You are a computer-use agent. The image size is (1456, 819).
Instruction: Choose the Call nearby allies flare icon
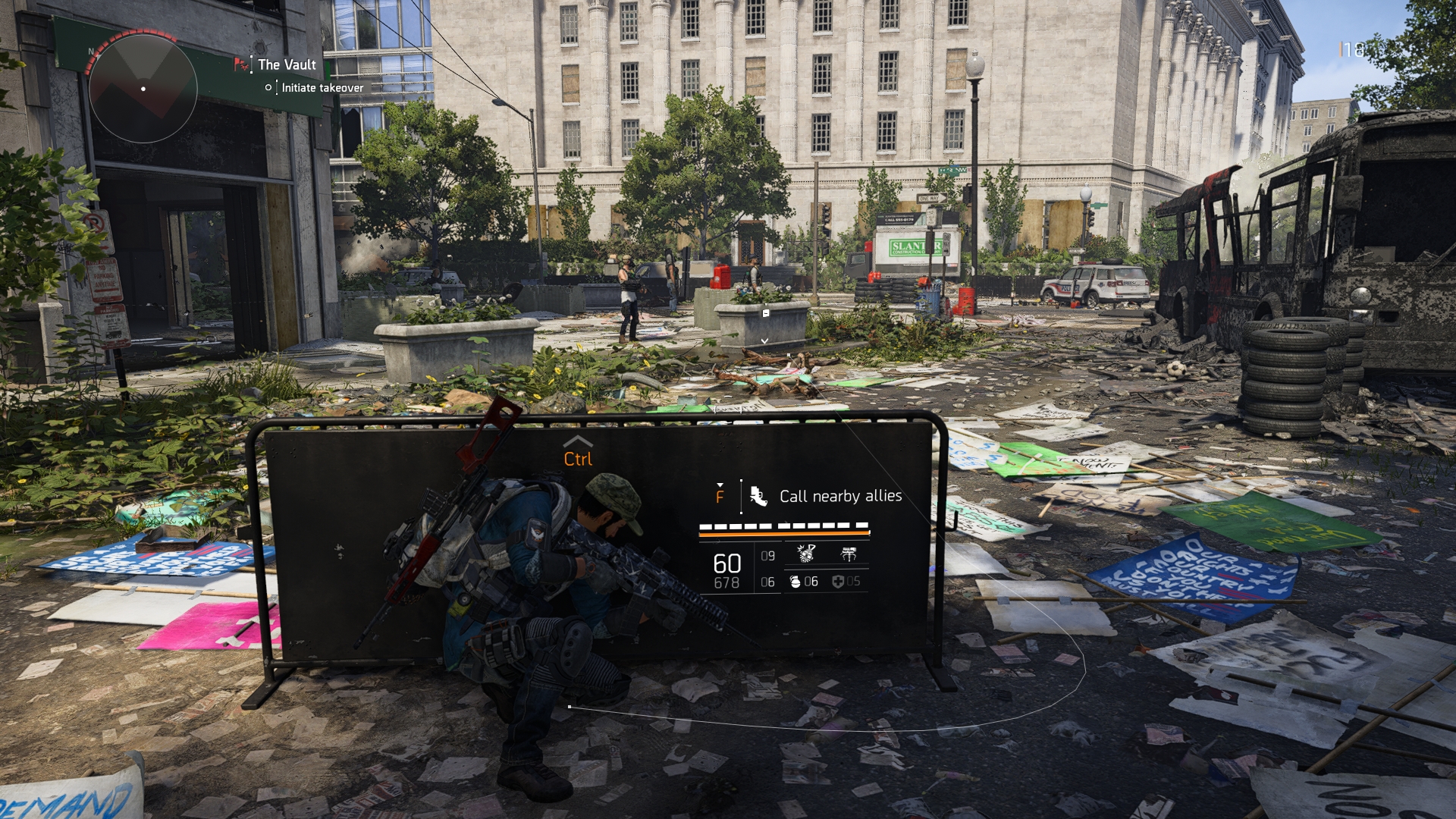point(758,496)
